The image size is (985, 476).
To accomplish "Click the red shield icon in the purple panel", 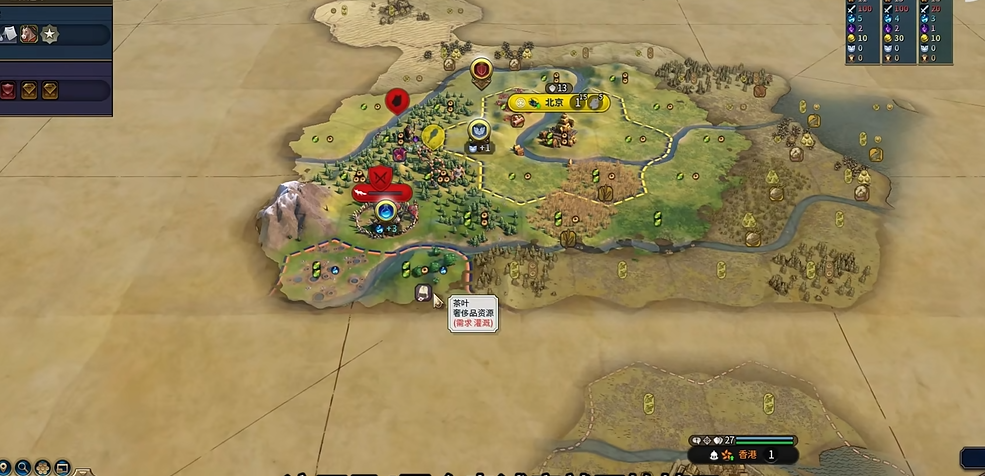I will 7,91.
